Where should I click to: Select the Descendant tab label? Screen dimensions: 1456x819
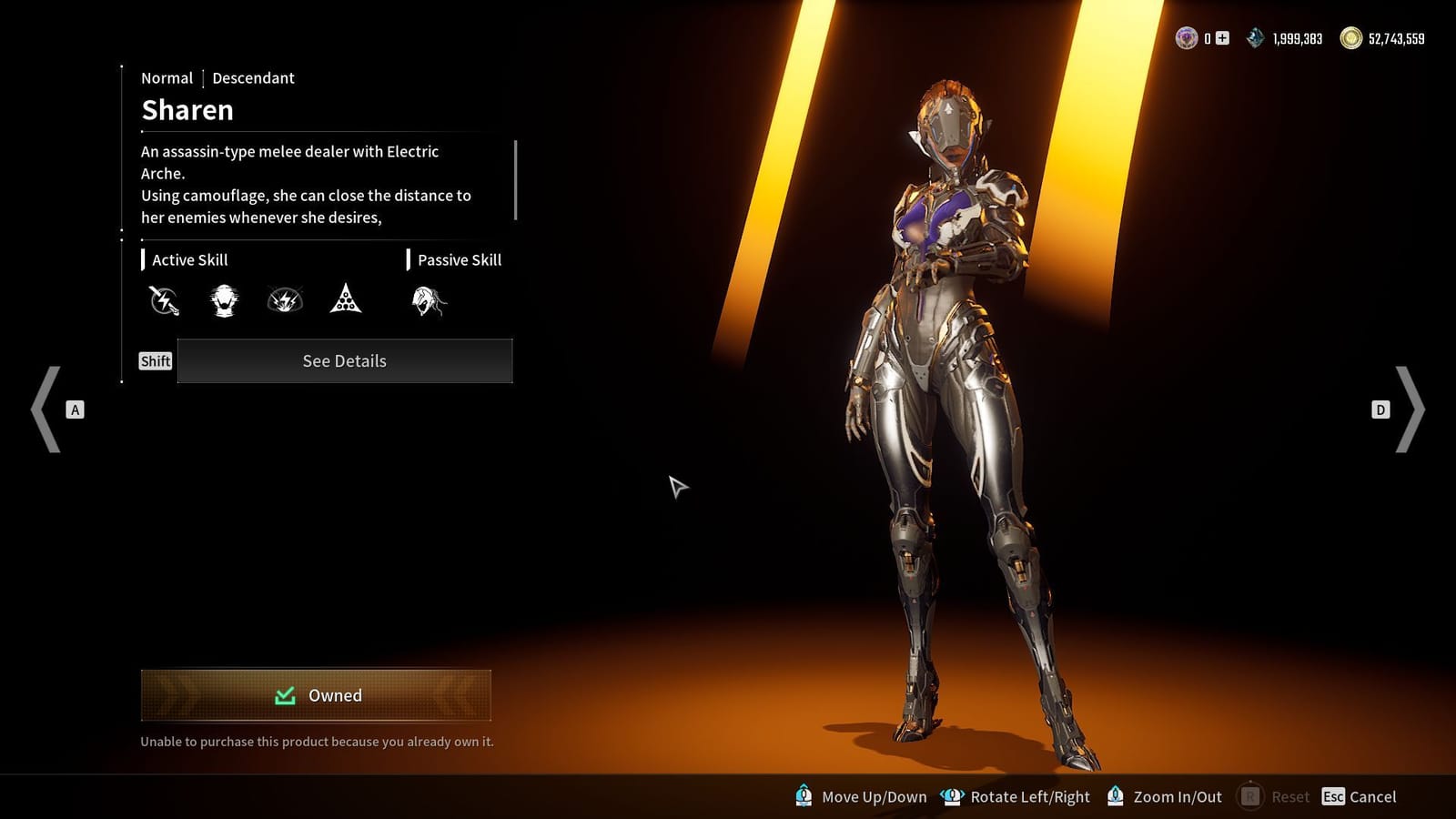253,77
